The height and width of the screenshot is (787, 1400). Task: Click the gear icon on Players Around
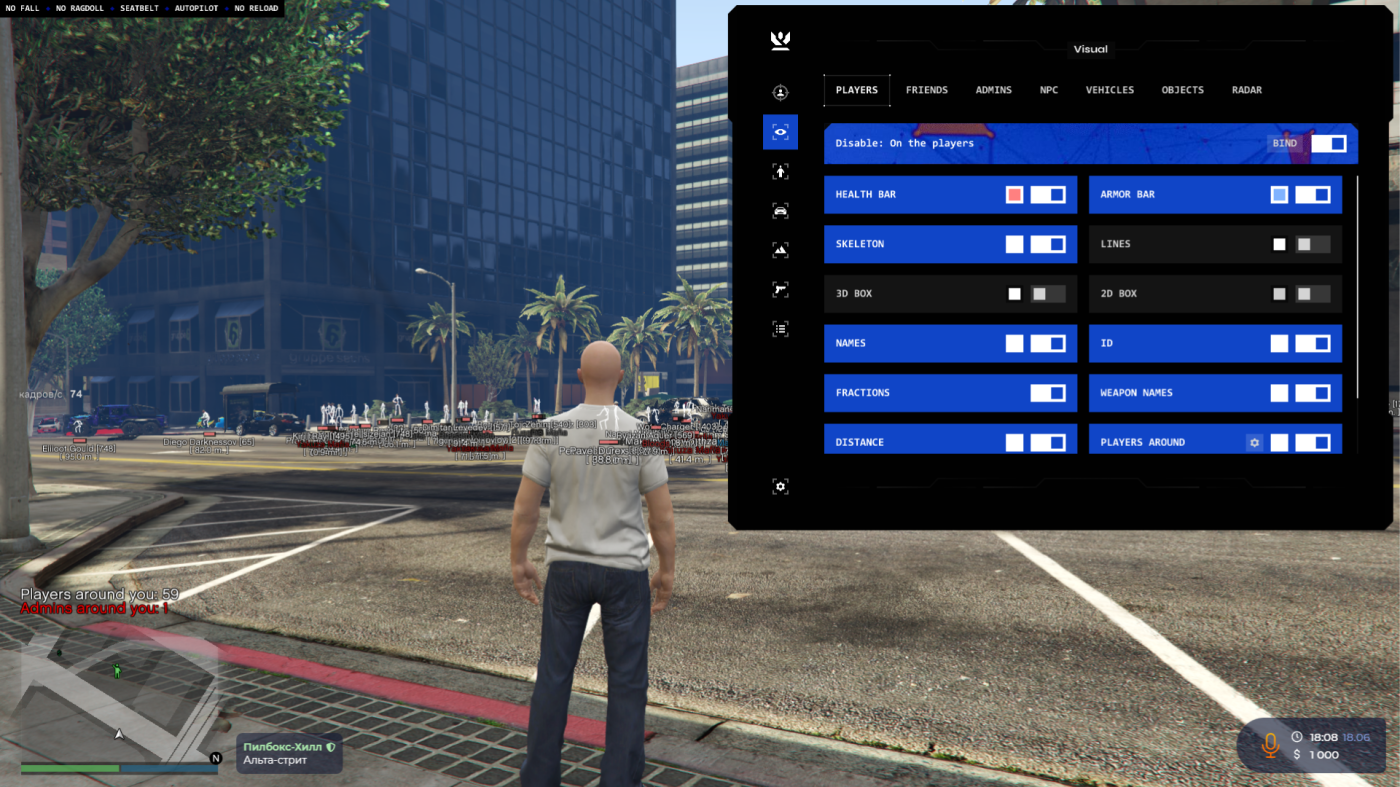click(x=1254, y=441)
